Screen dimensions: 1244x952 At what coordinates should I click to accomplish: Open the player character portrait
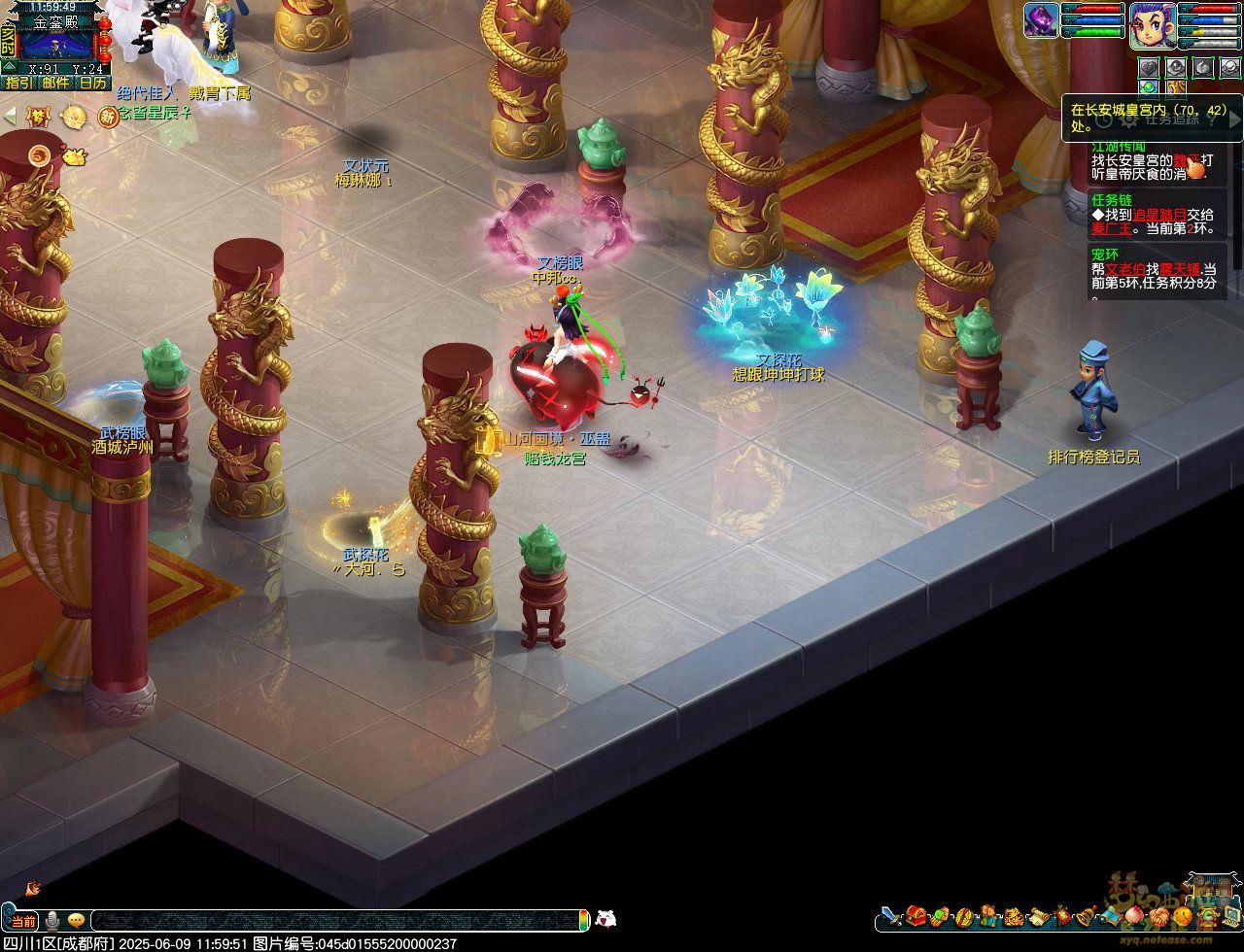tap(1153, 23)
